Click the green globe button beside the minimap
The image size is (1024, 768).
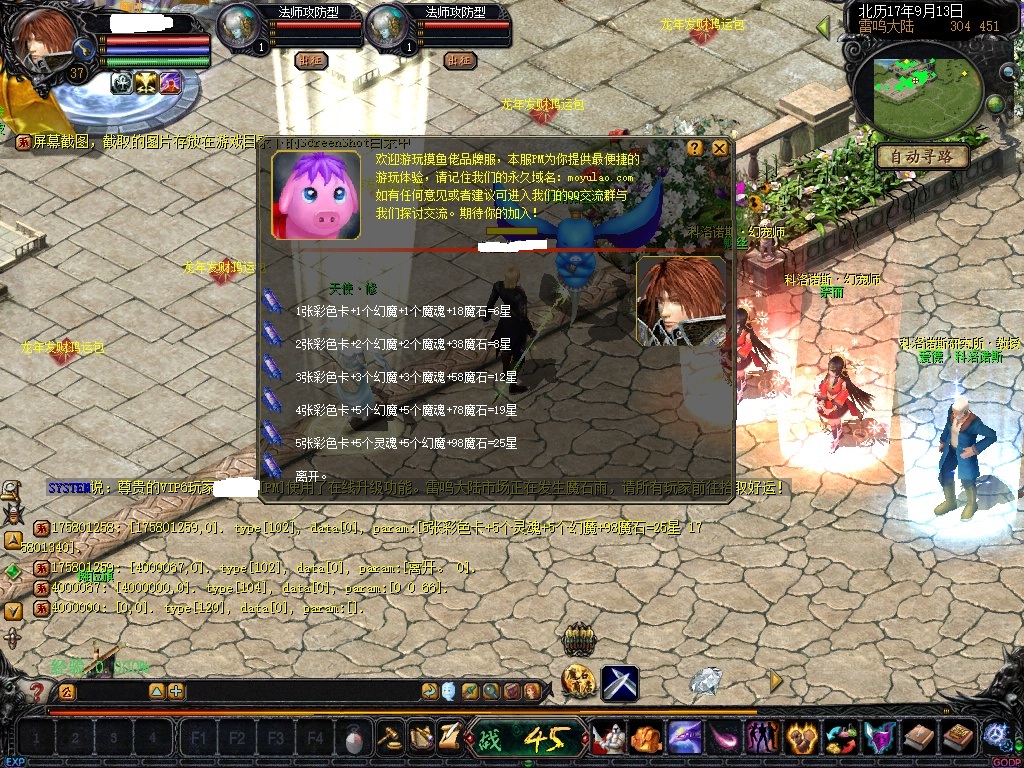[996, 104]
